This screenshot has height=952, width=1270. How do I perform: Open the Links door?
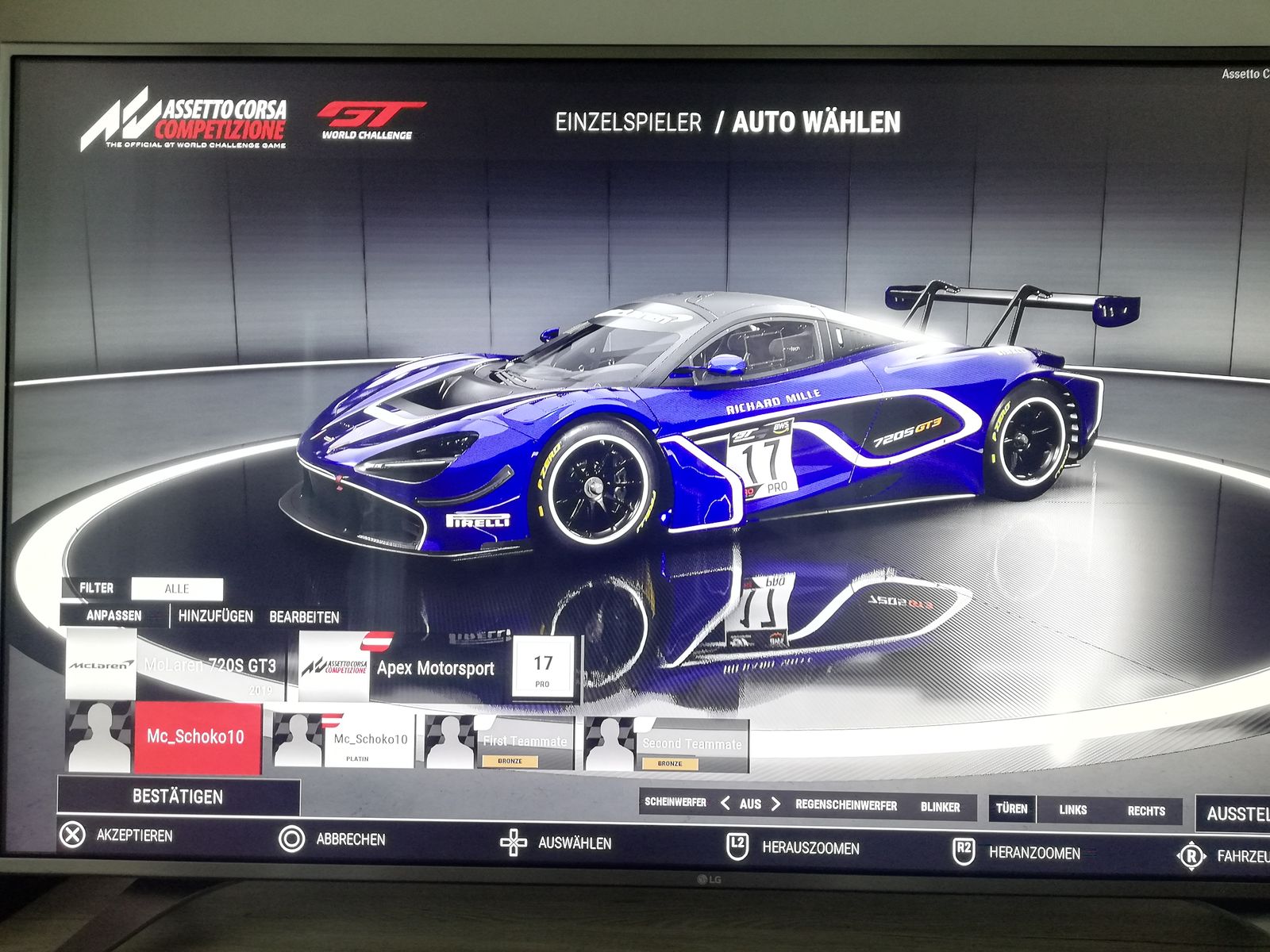tap(1072, 810)
